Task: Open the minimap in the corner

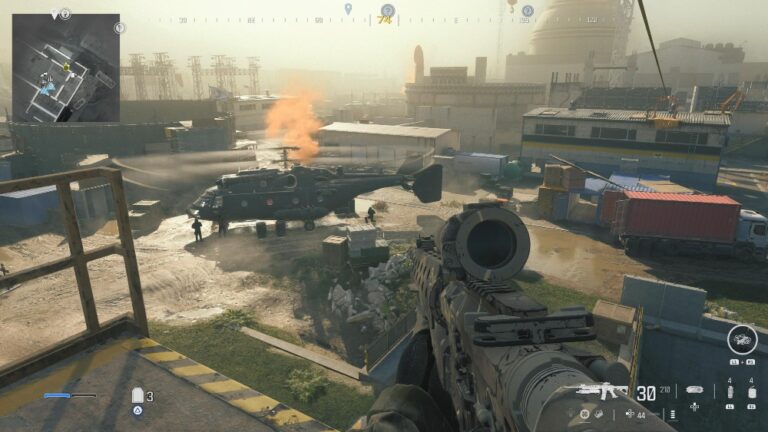Action: click(66, 68)
